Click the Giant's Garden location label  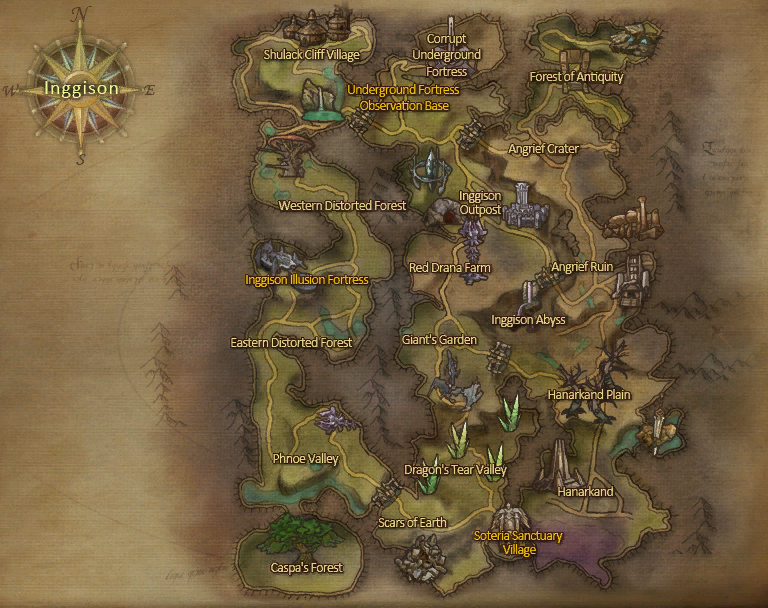coord(439,340)
